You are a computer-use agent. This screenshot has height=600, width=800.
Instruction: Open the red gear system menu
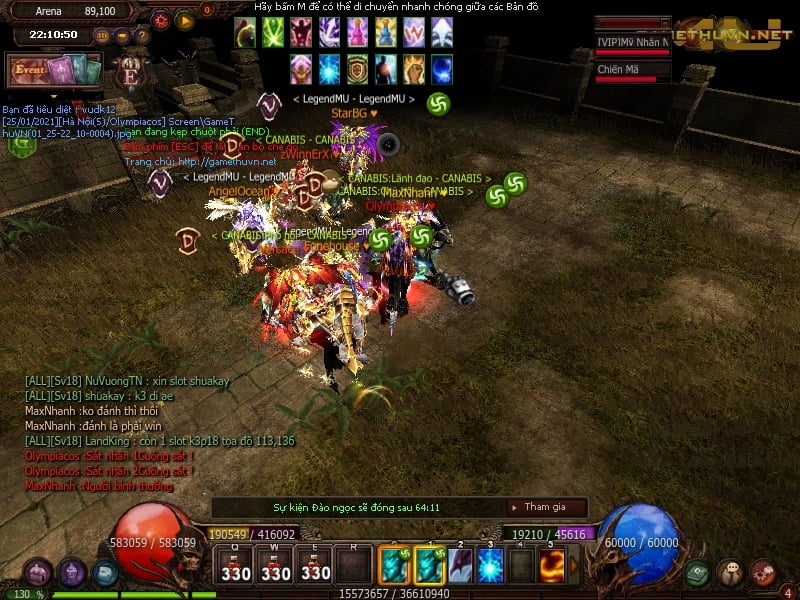coord(762,573)
